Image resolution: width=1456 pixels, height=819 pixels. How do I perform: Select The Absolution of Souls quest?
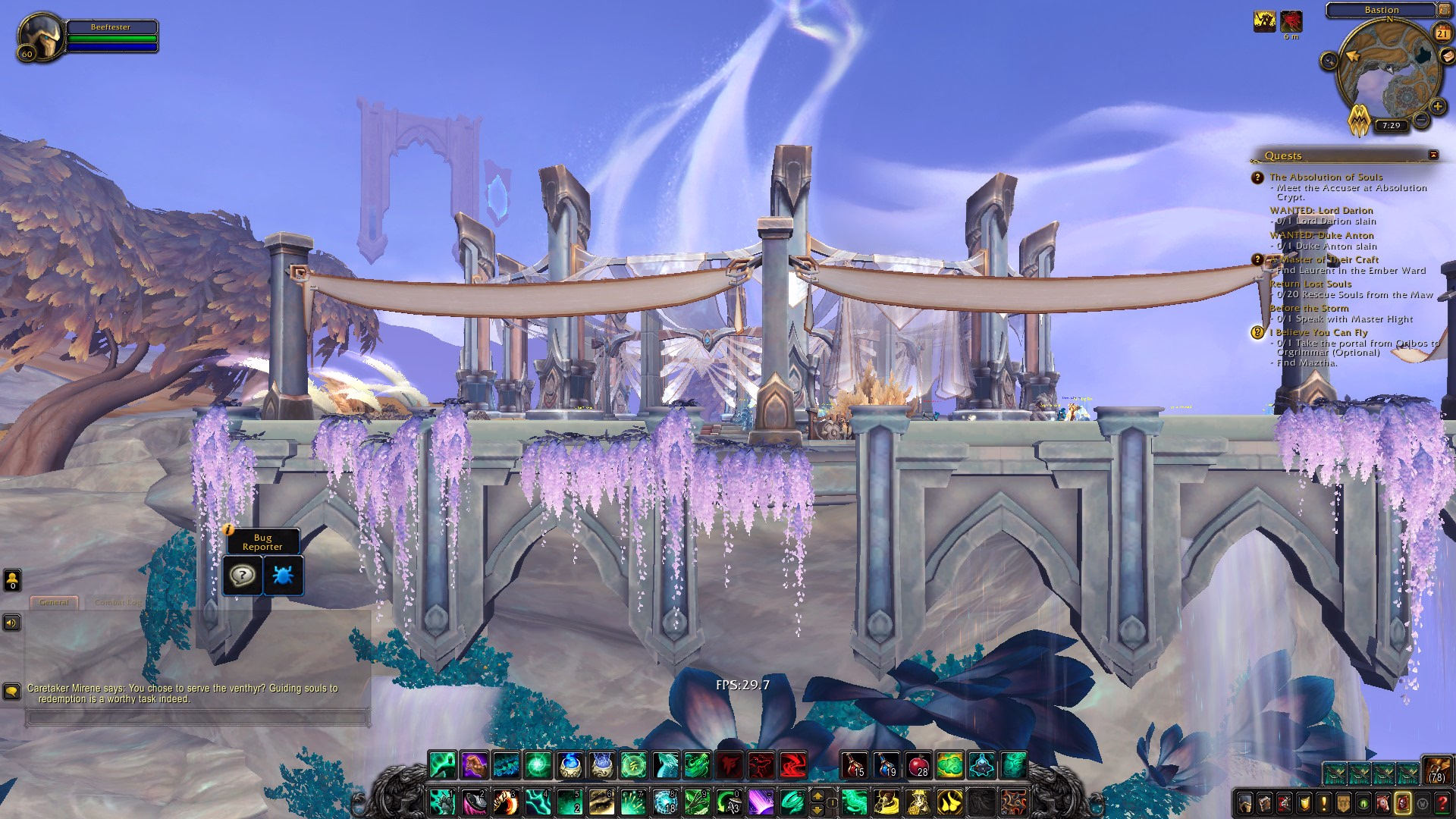click(1326, 177)
